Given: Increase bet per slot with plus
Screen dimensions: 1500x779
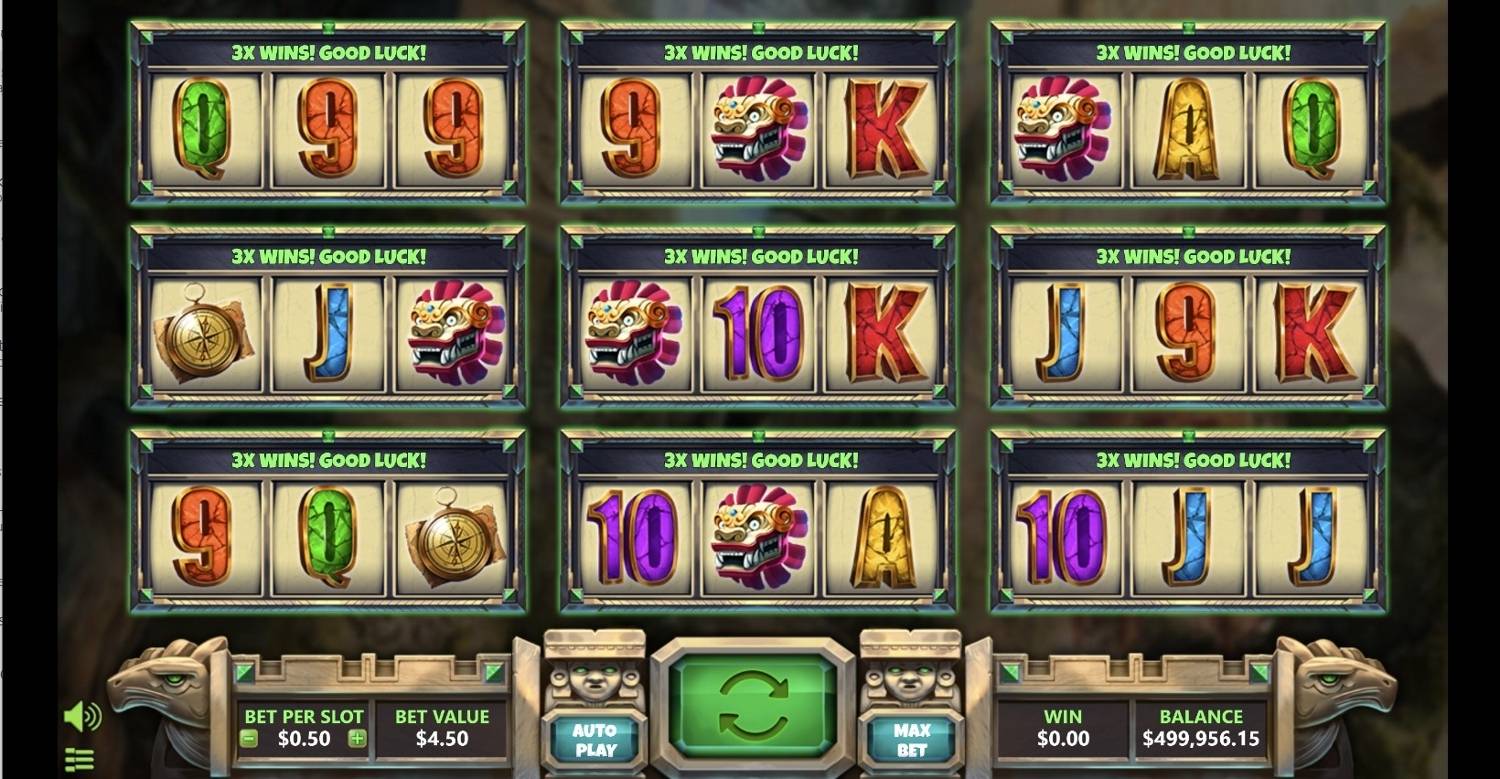Looking at the screenshot, I should [357, 739].
